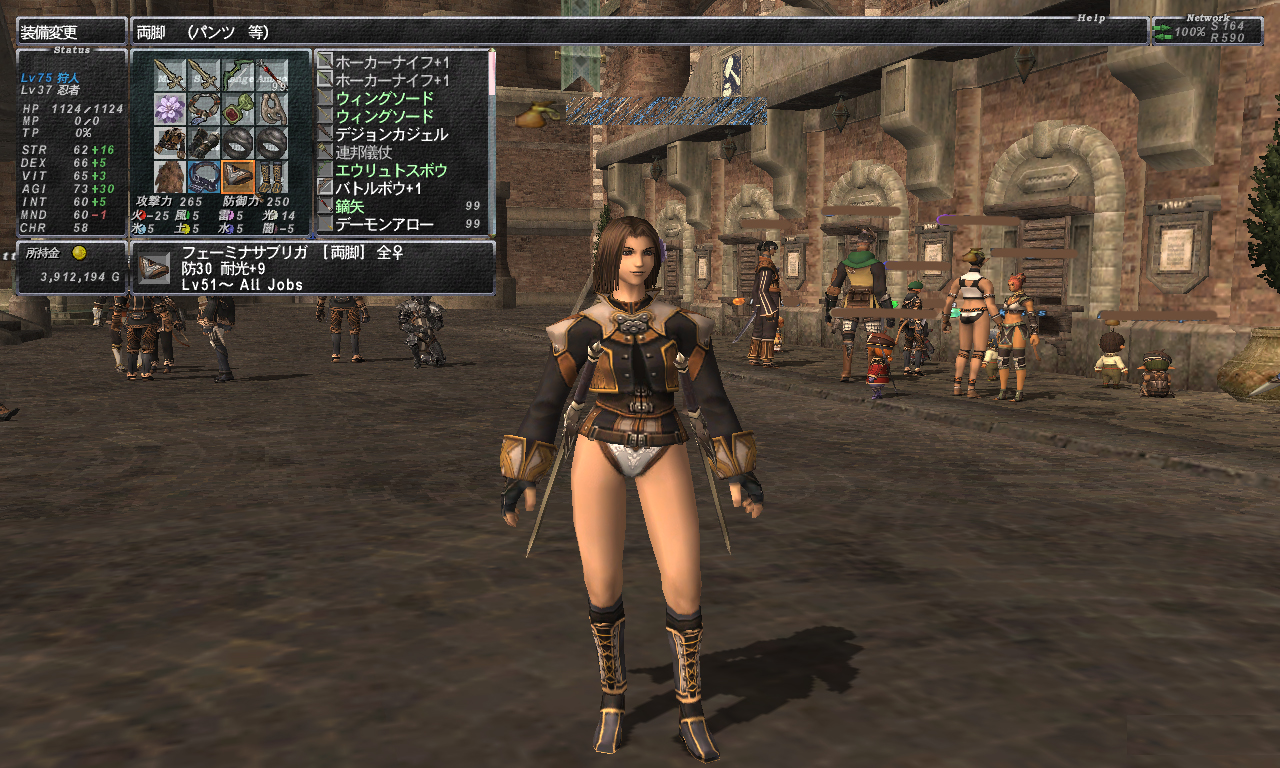The height and width of the screenshot is (768, 1280).
Task: Choose デジョンカジェル from the item list
Action: pyautogui.click(x=391, y=134)
